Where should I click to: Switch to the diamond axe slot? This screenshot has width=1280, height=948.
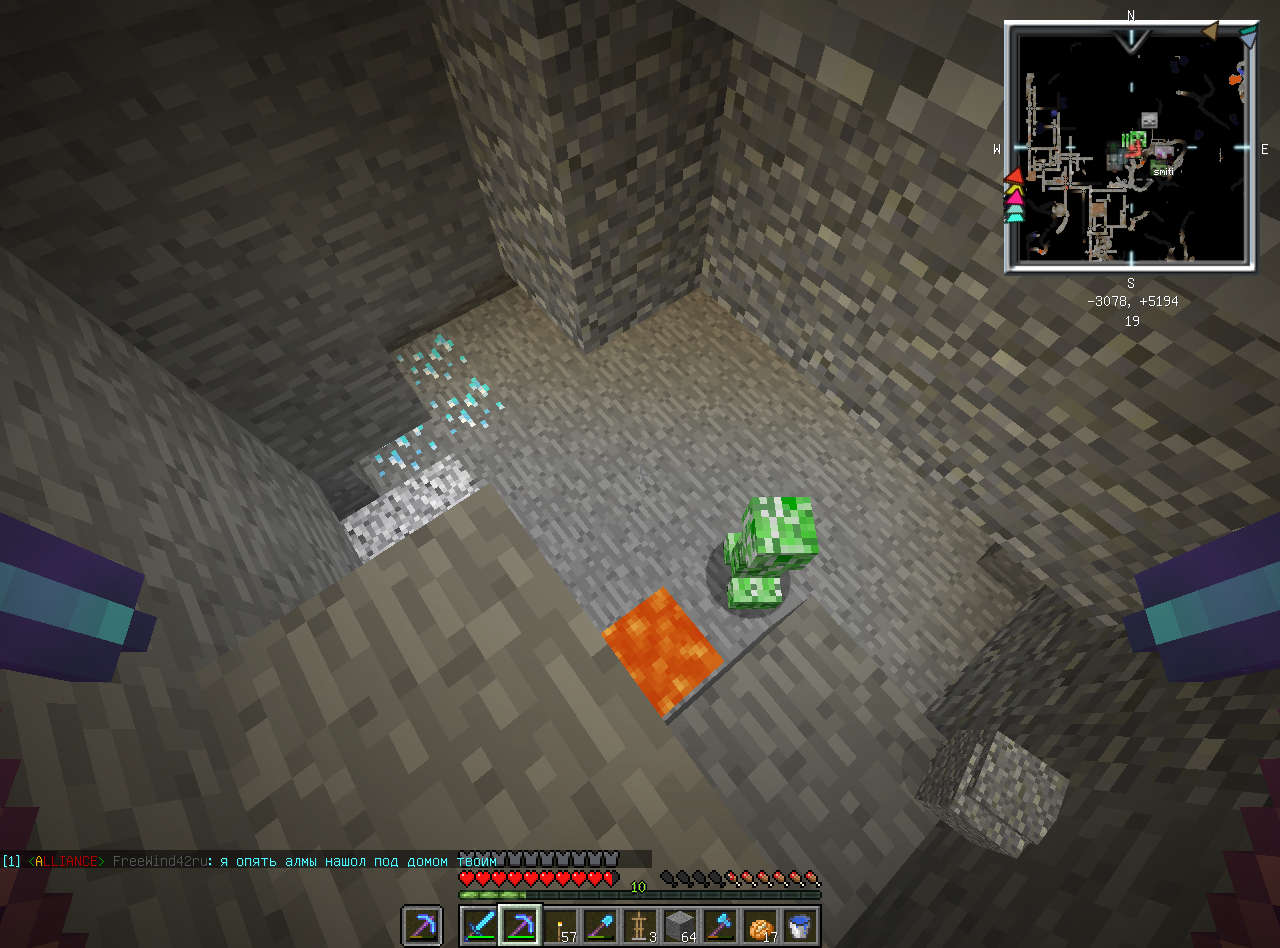(x=720, y=926)
